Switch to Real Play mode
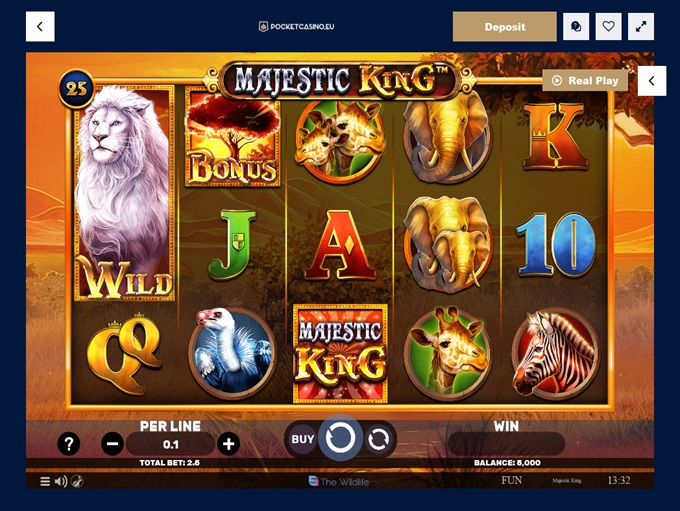The image size is (680, 511). click(x=585, y=80)
